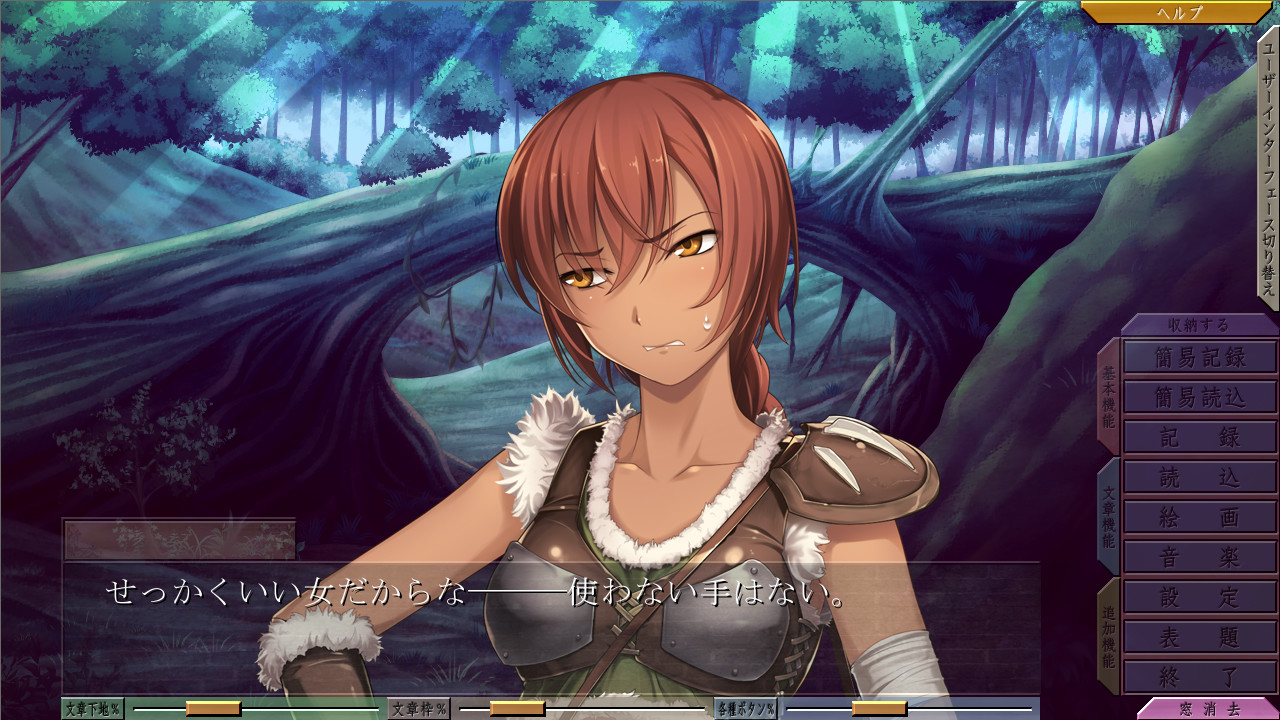Return to title via 表題

coord(1200,637)
